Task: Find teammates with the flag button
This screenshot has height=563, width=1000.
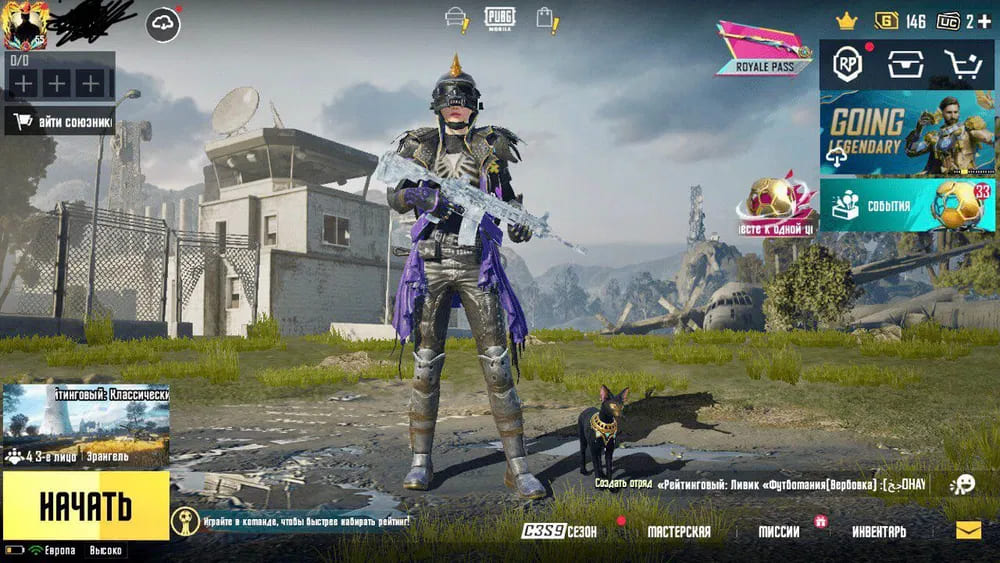Action: point(60,122)
